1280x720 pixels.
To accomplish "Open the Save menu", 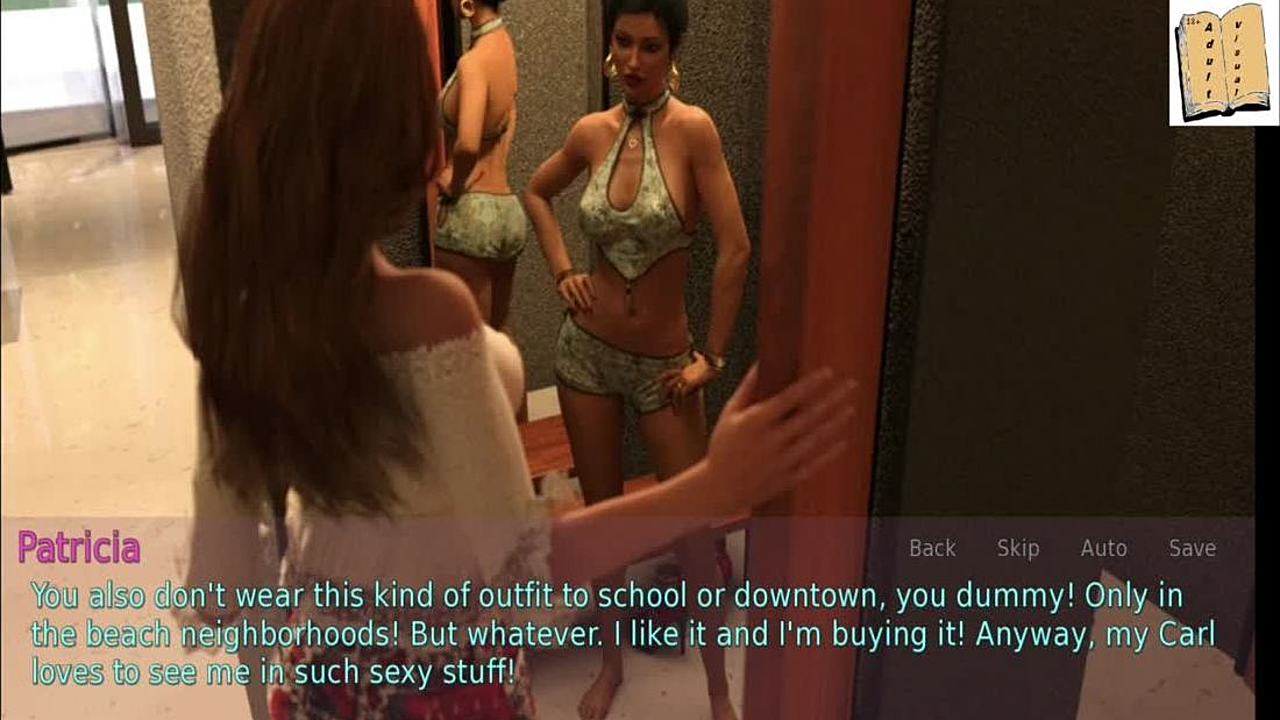I will point(1192,548).
